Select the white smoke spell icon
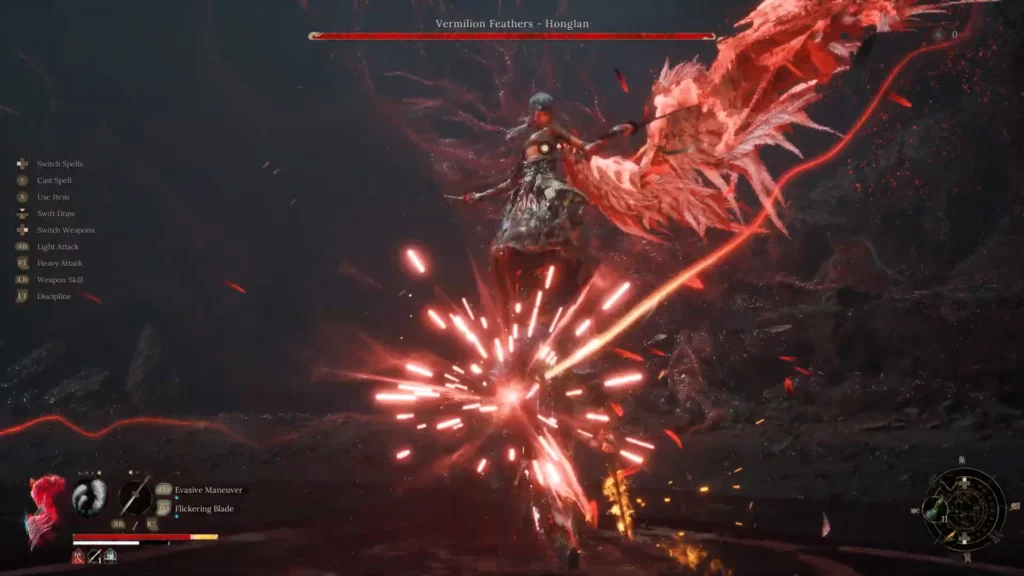This screenshot has height=576, width=1024. [x=89, y=497]
